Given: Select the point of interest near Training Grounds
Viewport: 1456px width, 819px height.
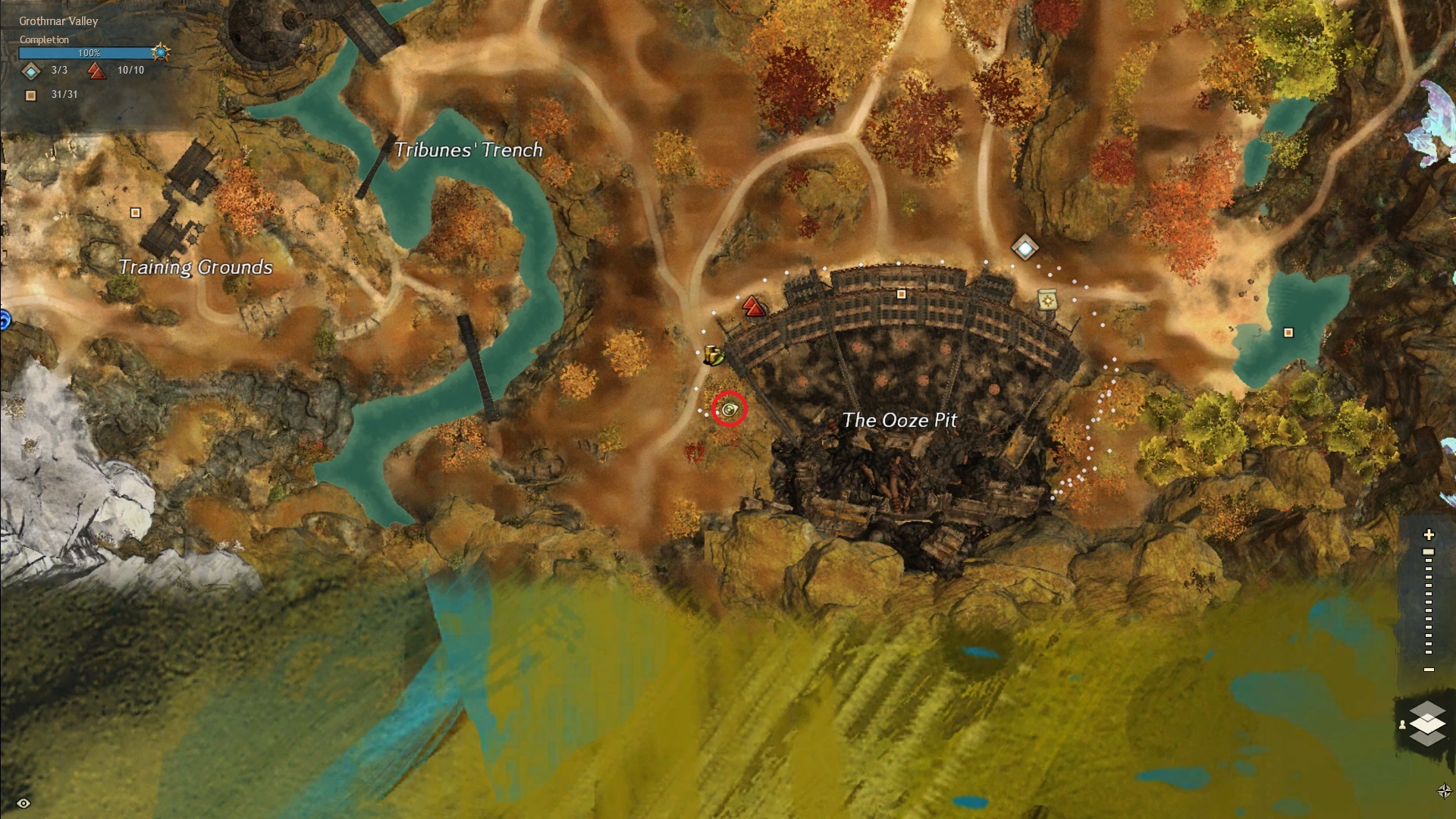Looking at the screenshot, I should 136,213.
